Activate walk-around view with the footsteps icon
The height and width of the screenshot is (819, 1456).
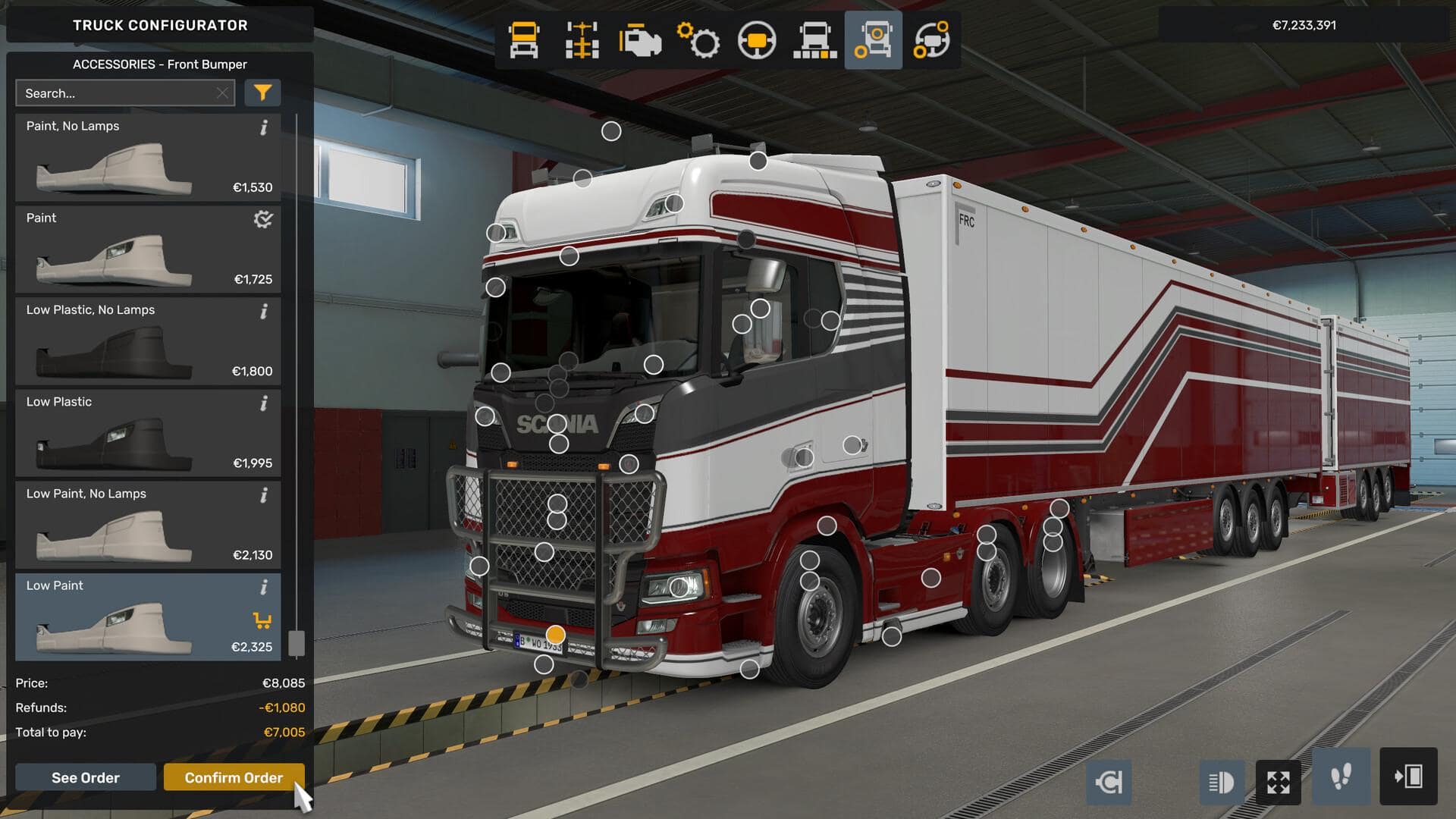[1341, 782]
